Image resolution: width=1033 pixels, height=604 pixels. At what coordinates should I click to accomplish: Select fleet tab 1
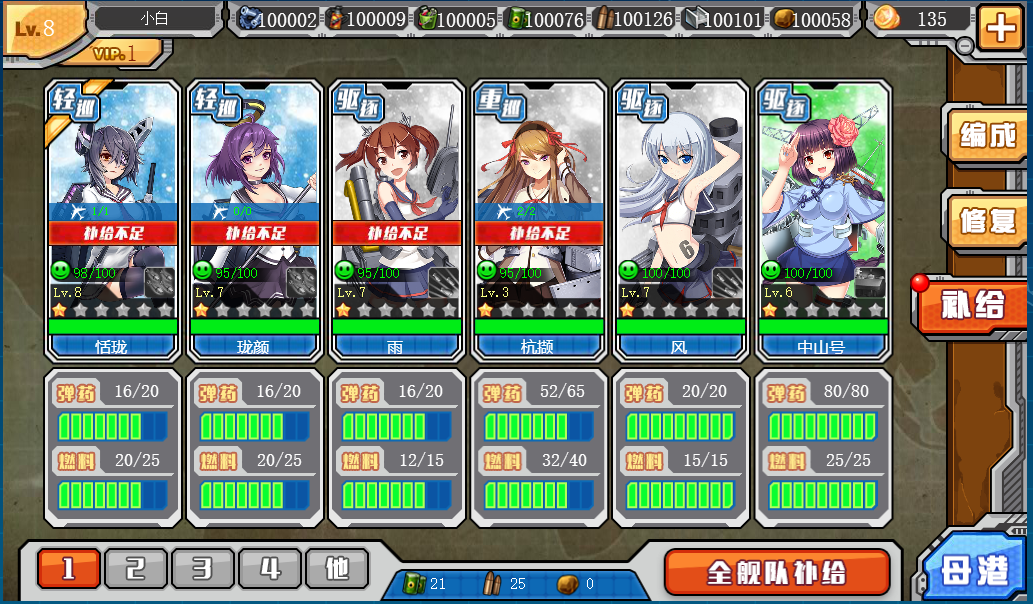pyautogui.click(x=69, y=569)
